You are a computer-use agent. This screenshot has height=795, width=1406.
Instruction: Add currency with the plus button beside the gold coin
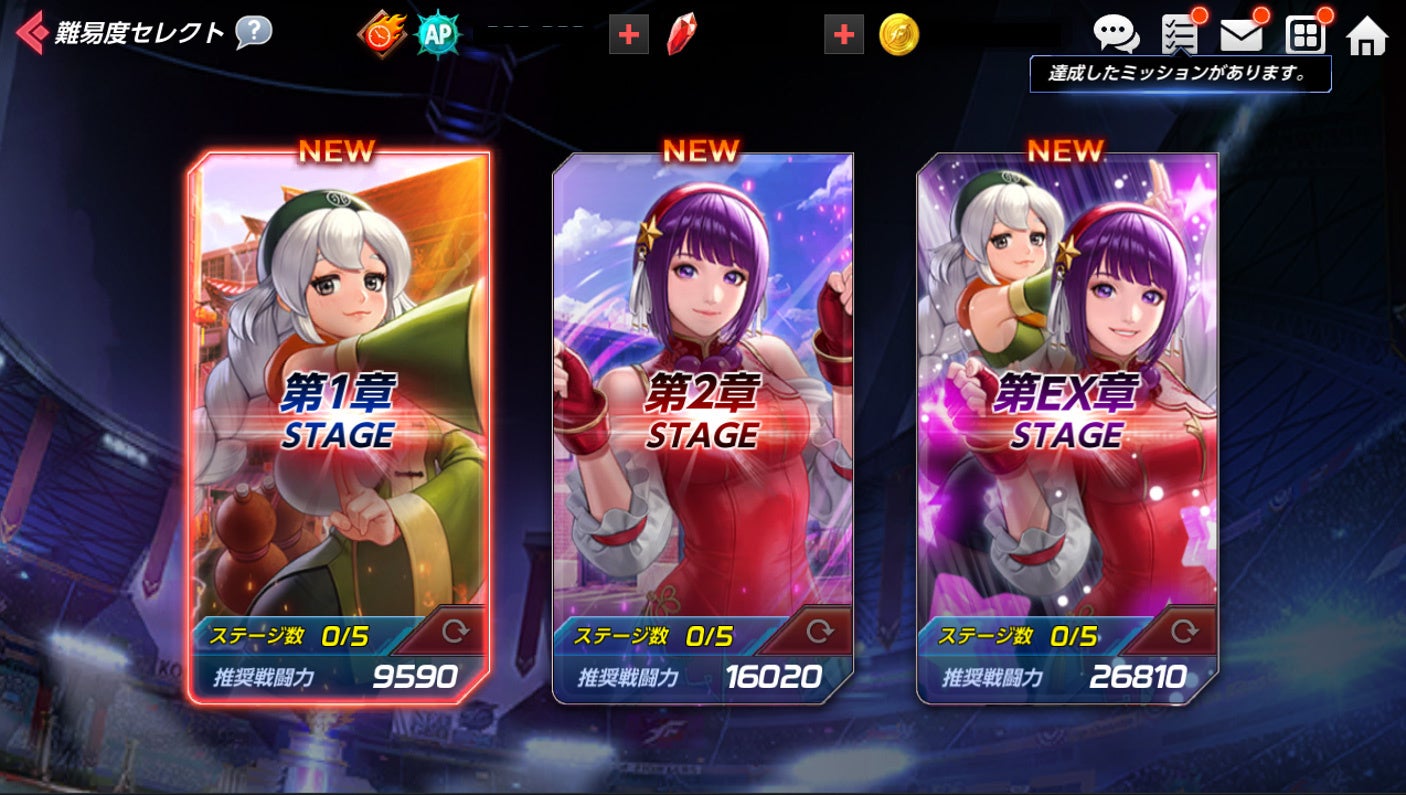(843, 35)
